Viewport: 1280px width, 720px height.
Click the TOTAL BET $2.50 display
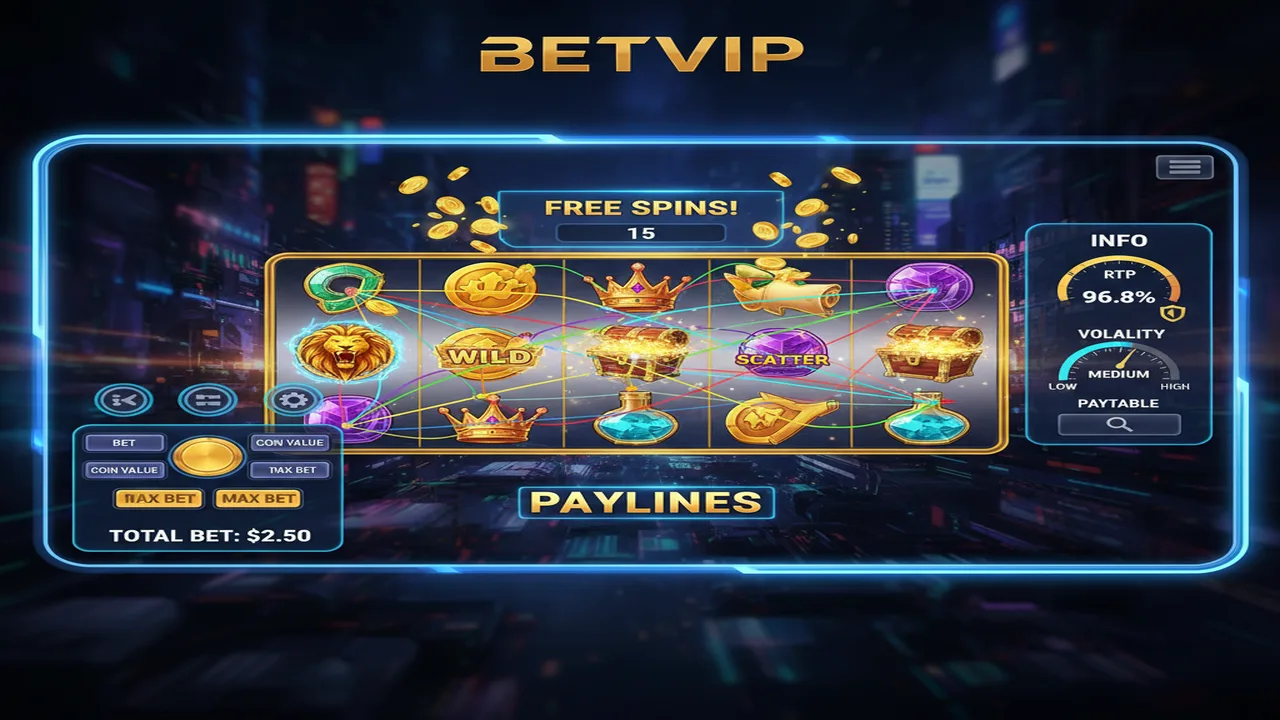click(x=210, y=535)
